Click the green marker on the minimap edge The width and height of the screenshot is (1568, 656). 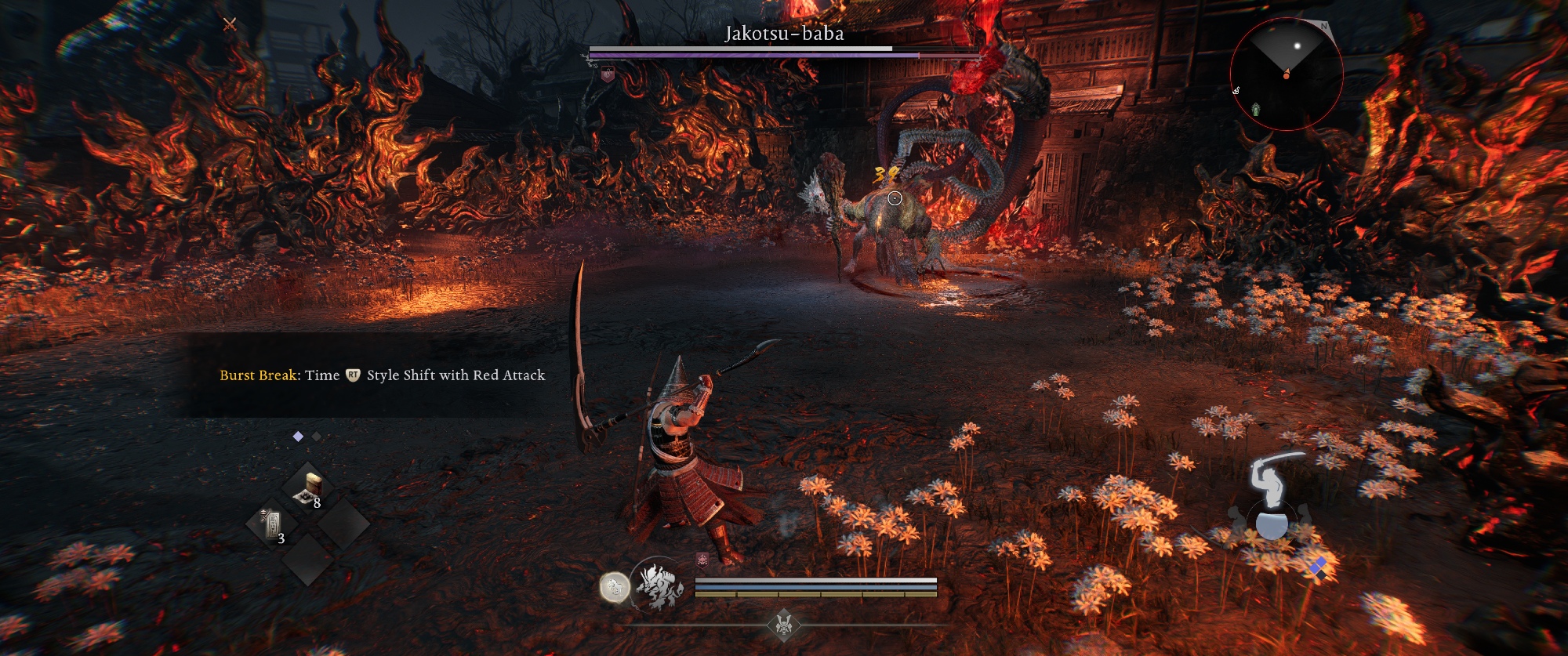(1255, 109)
